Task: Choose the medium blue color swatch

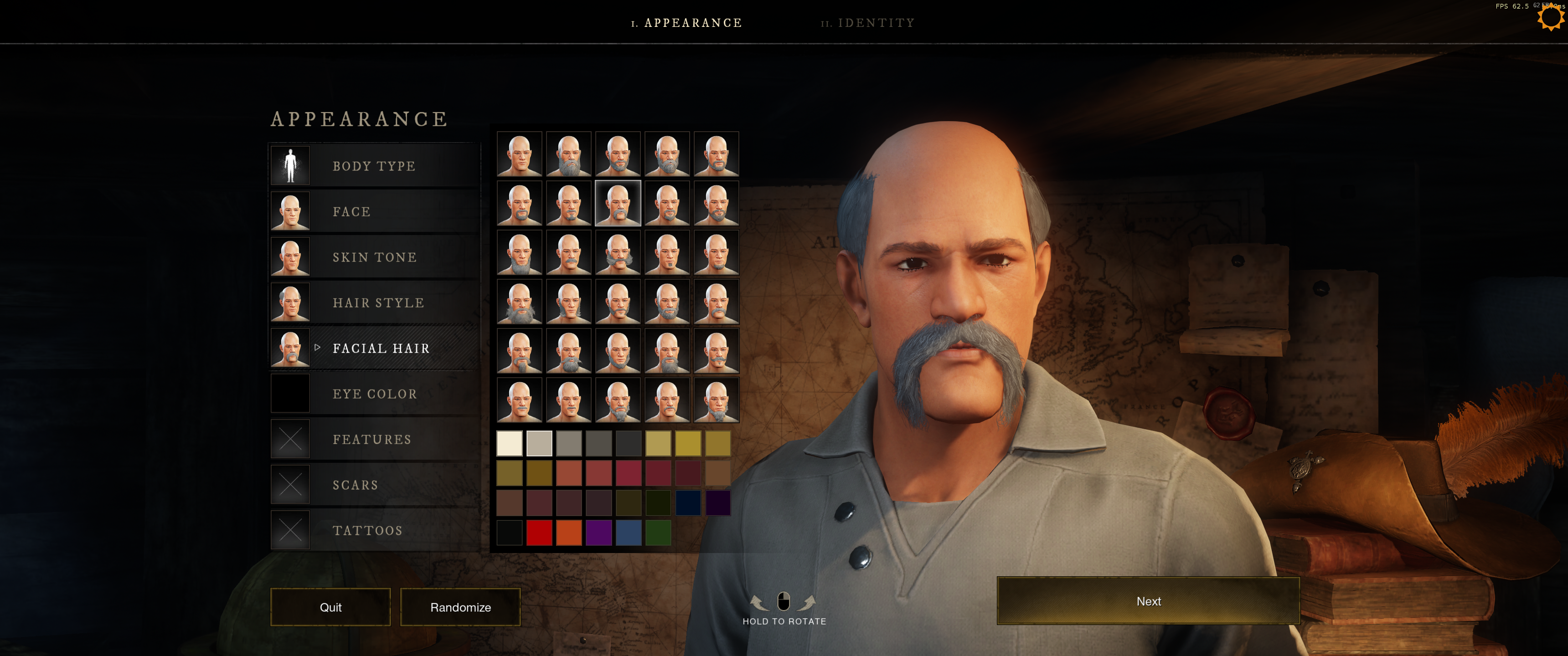Action: pos(628,533)
